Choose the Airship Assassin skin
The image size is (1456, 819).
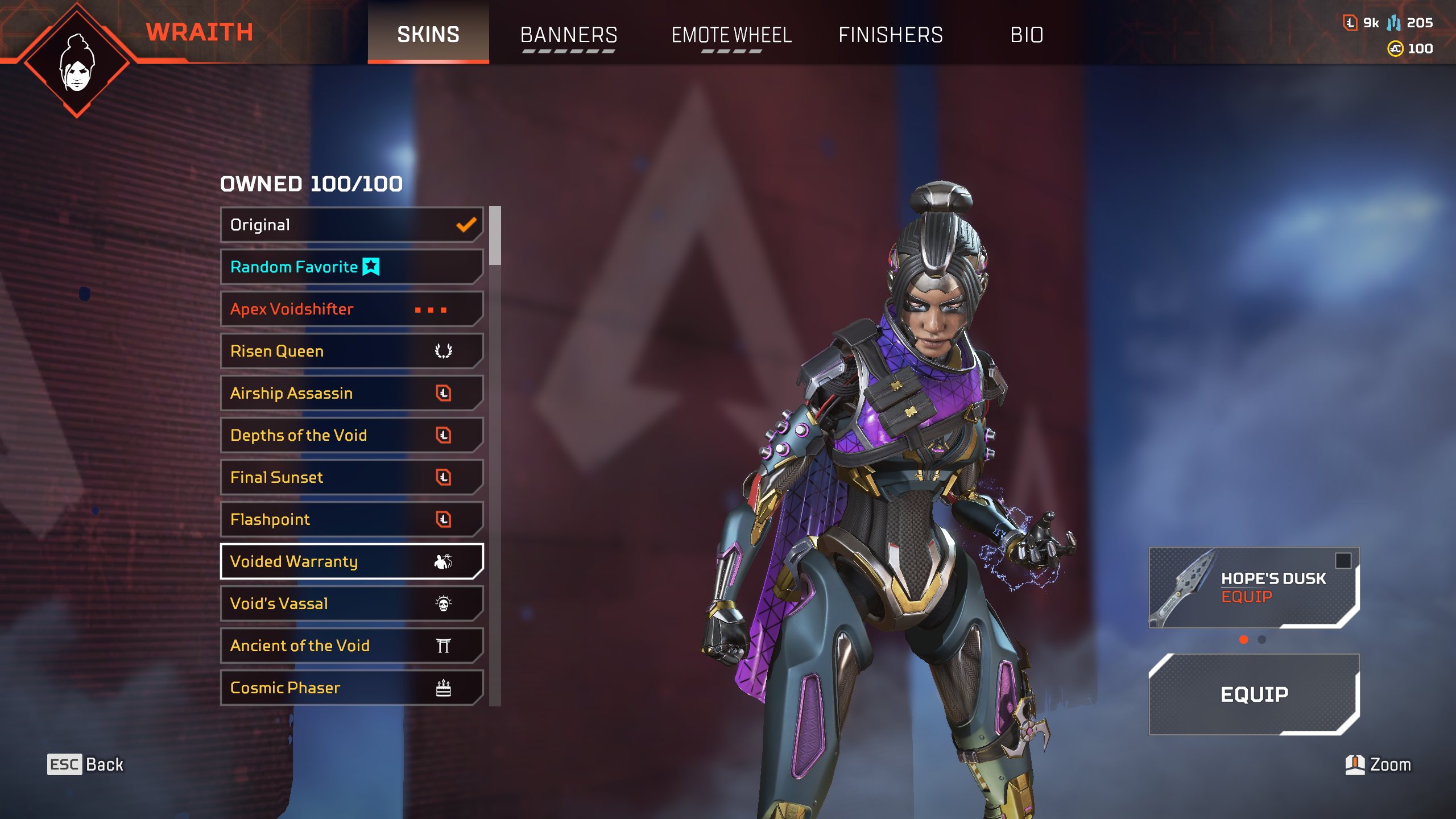(351, 394)
